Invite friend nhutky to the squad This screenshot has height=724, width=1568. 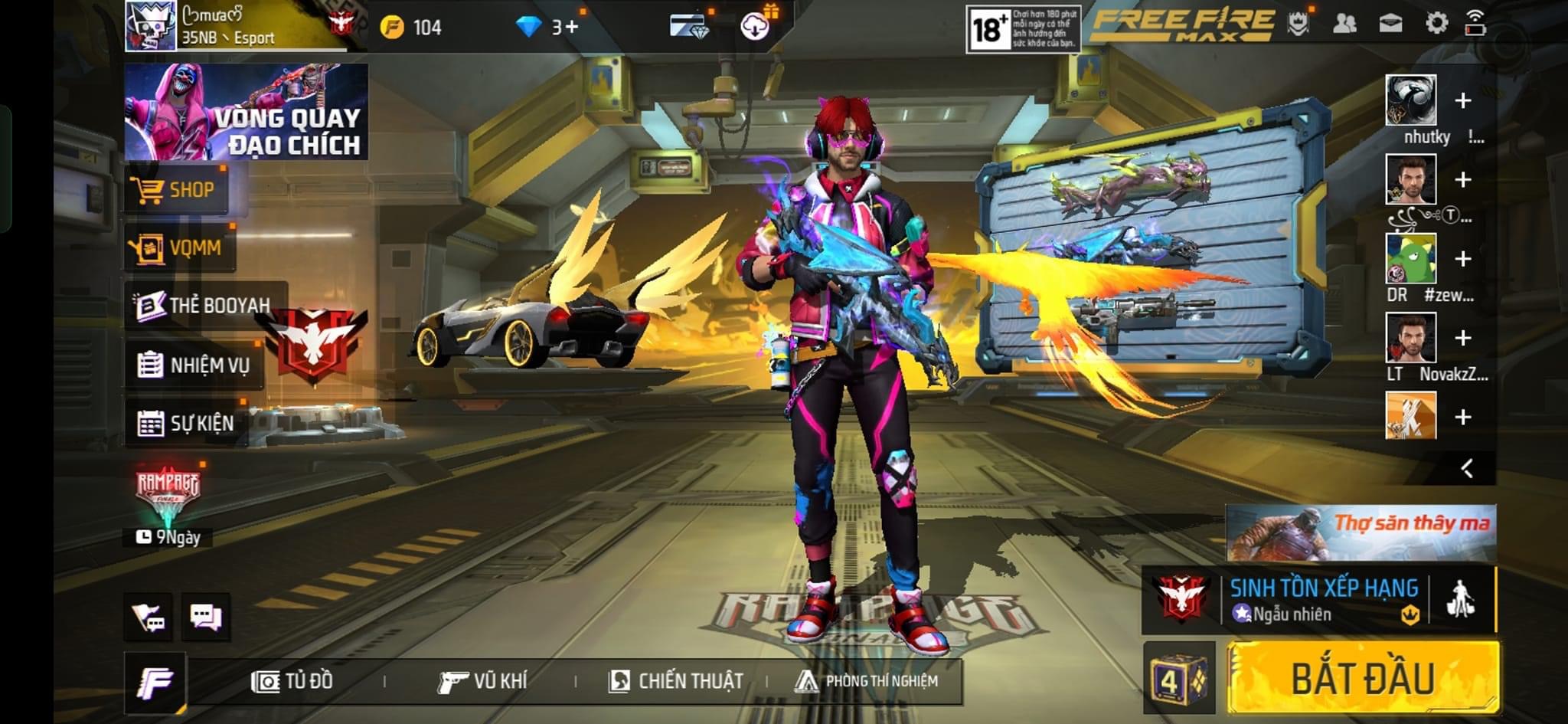1462,100
